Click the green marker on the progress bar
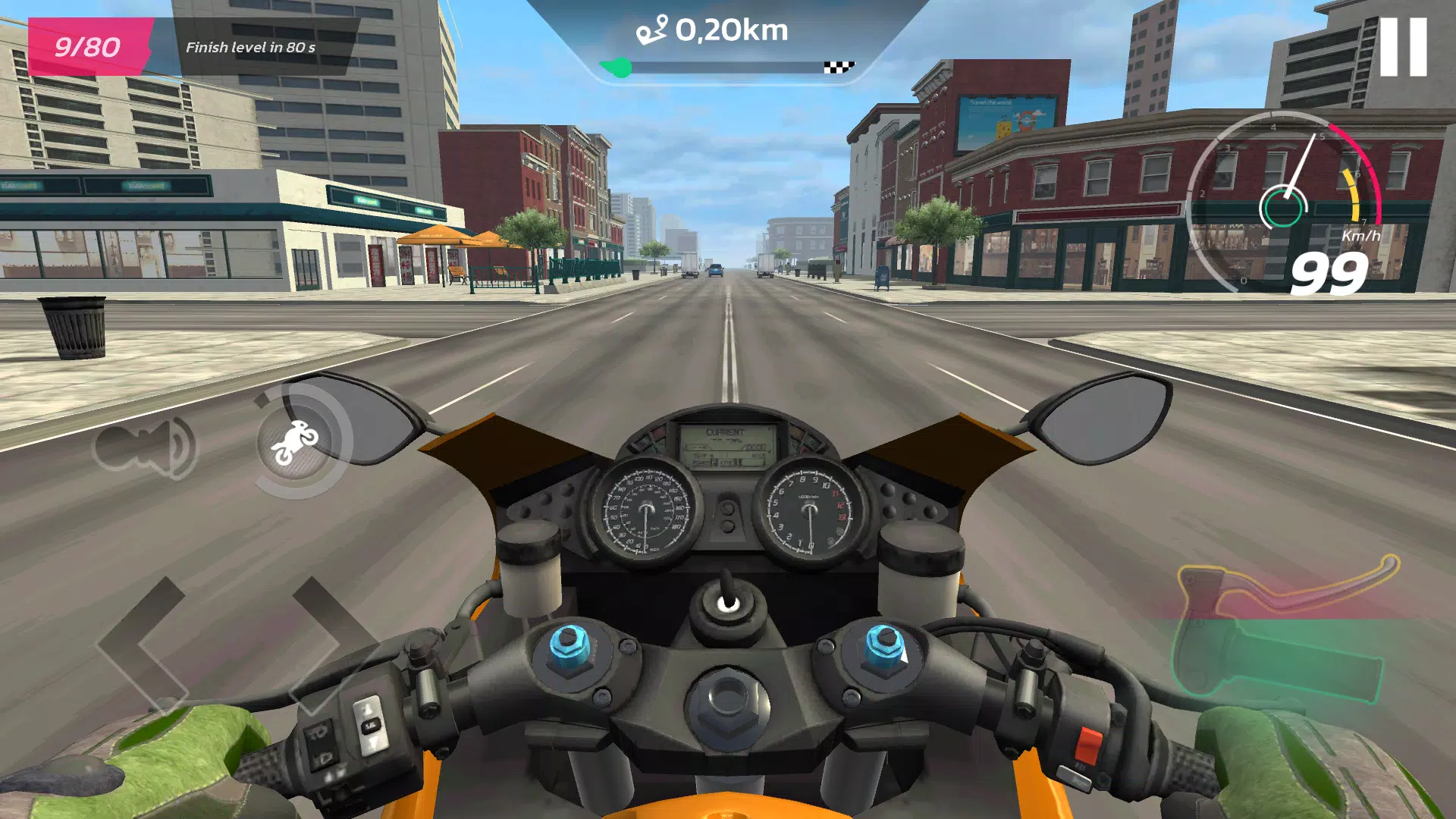Image resolution: width=1456 pixels, height=819 pixels. tap(616, 68)
